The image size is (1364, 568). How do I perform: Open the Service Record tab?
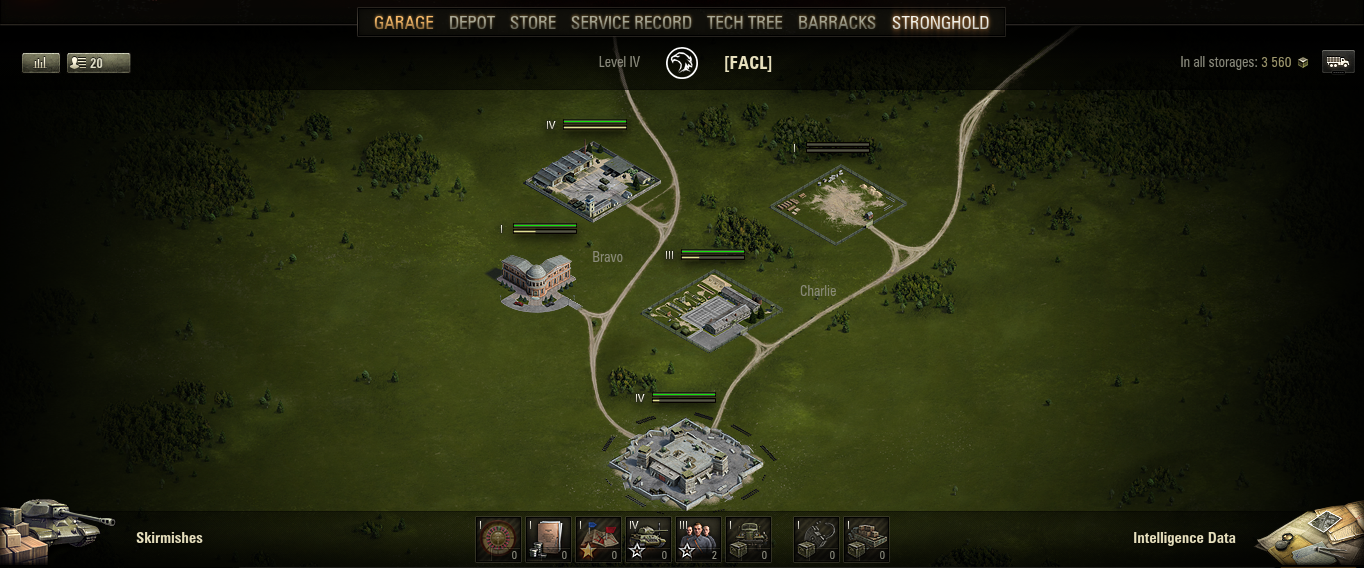pyautogui.click(x=631, y=22)
